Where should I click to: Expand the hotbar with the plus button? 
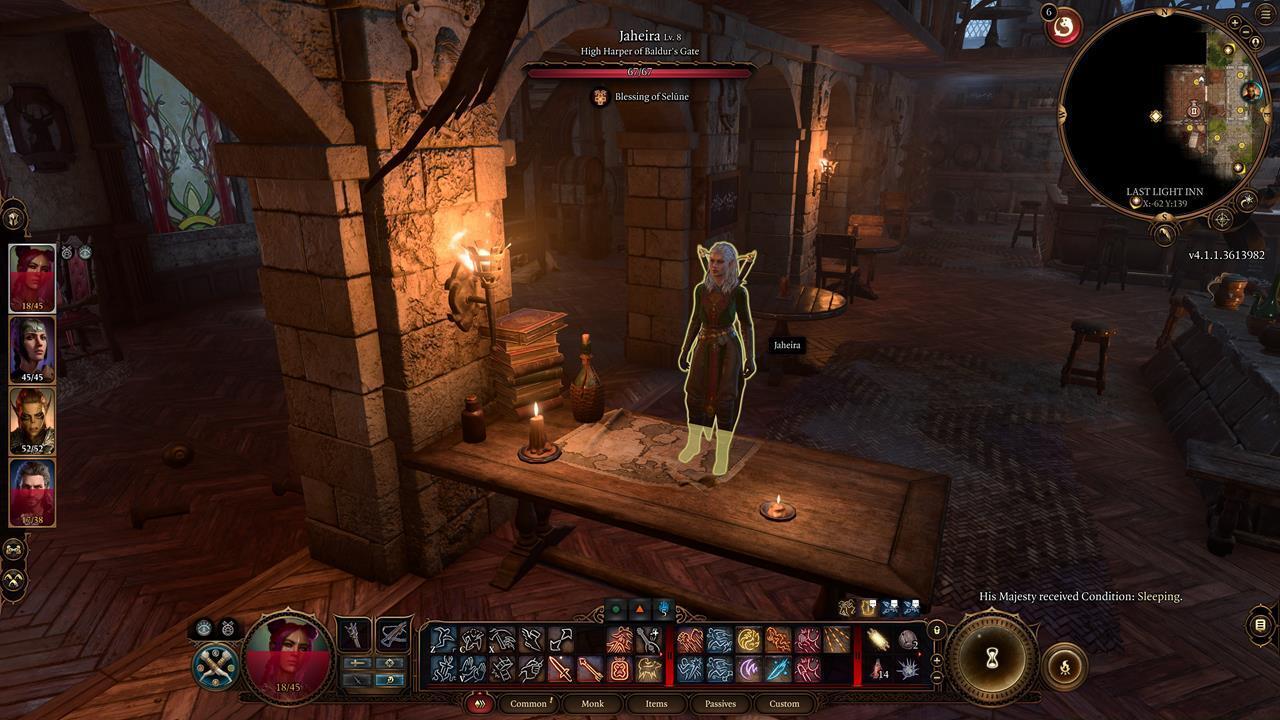click(937, 659)
